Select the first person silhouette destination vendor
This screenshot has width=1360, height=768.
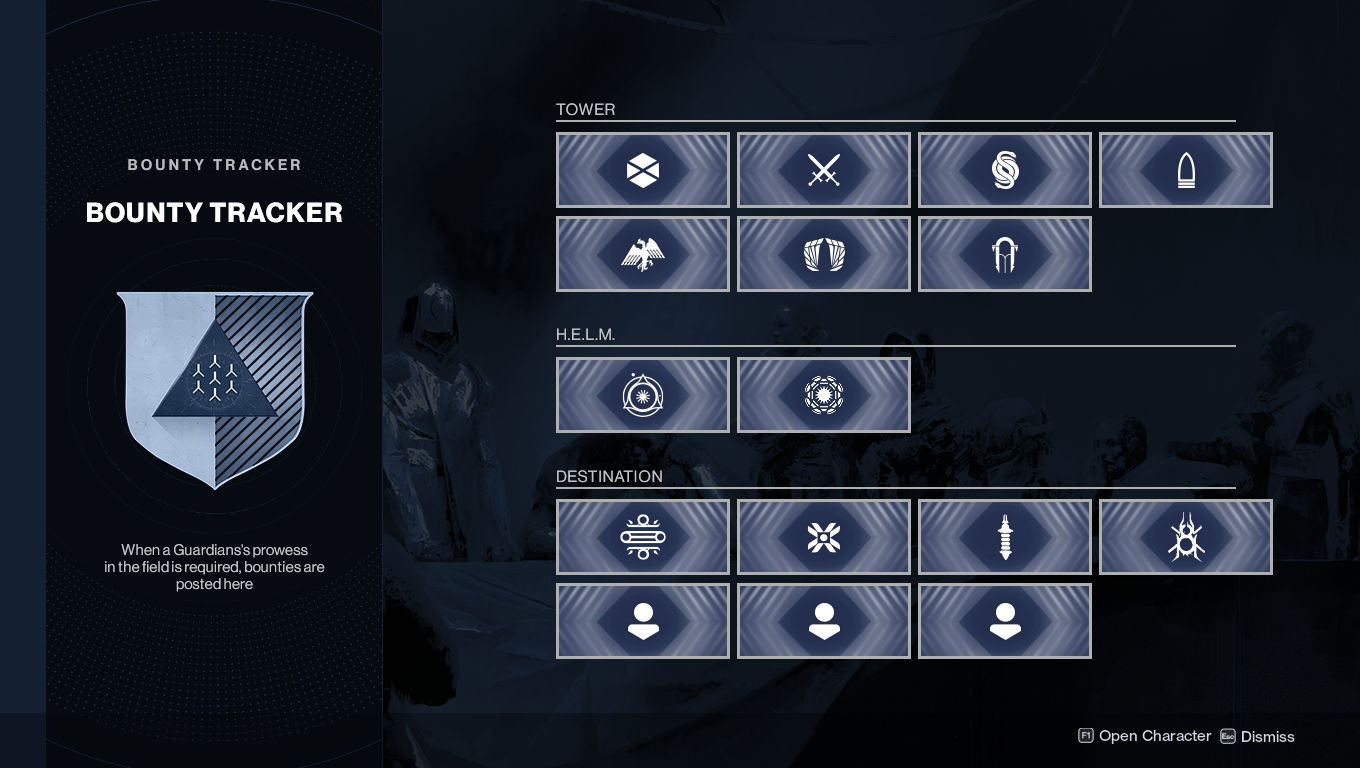point(643,621)
